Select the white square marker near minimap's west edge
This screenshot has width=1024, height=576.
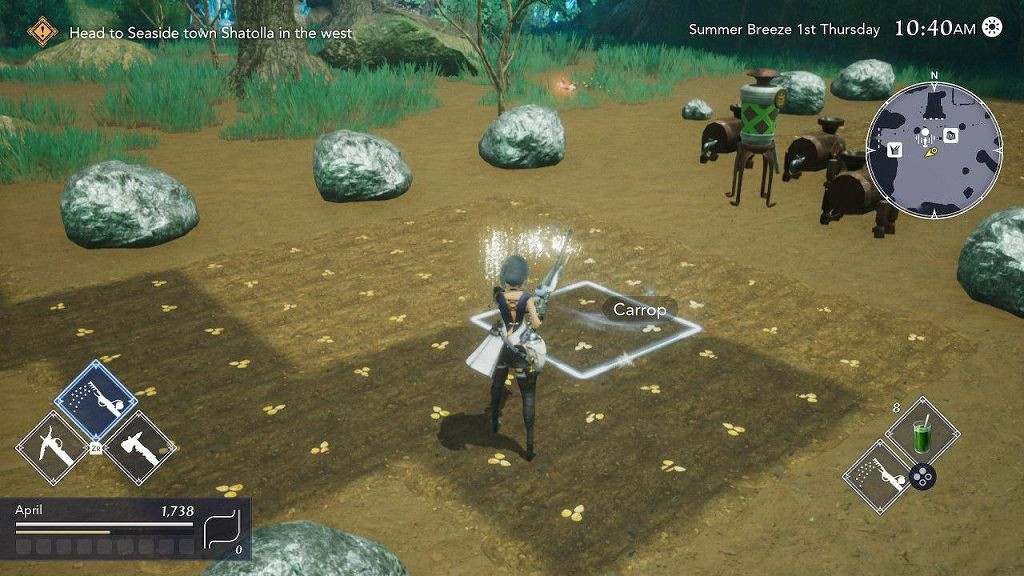coord(894,150)
